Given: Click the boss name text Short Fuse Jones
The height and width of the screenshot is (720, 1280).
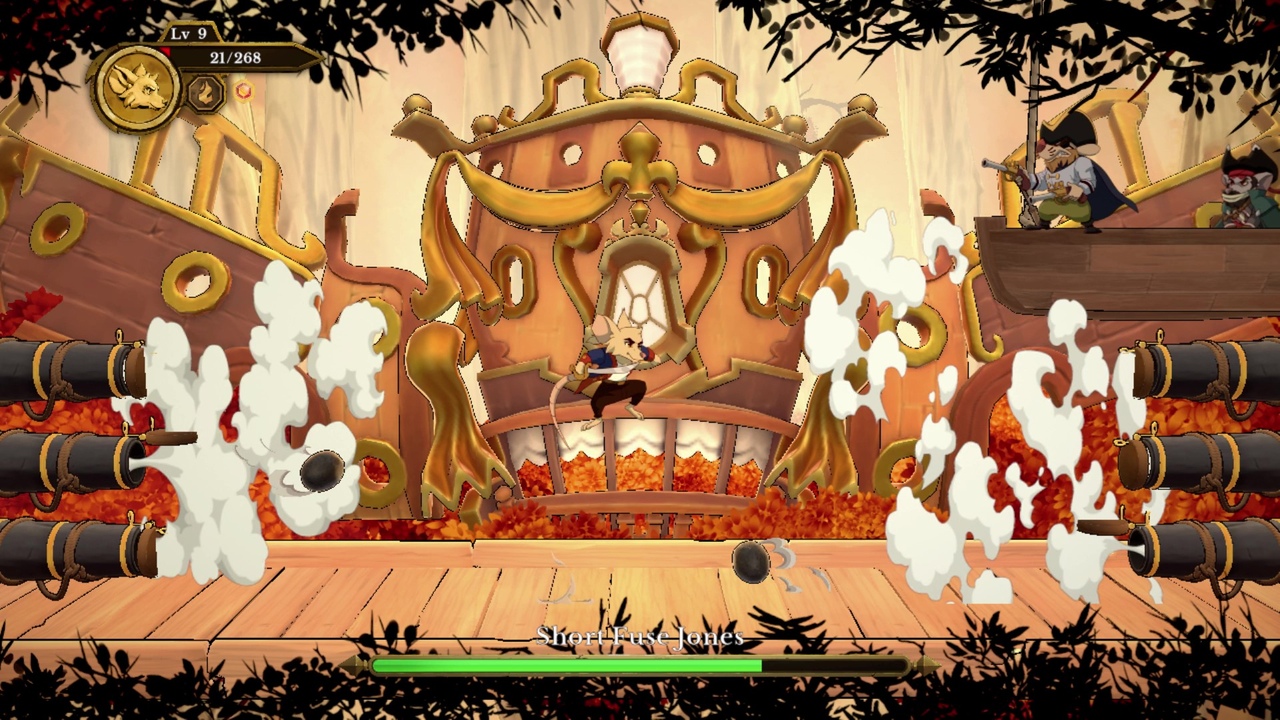Looking at the screenshot, I should [x=640, y=636].
